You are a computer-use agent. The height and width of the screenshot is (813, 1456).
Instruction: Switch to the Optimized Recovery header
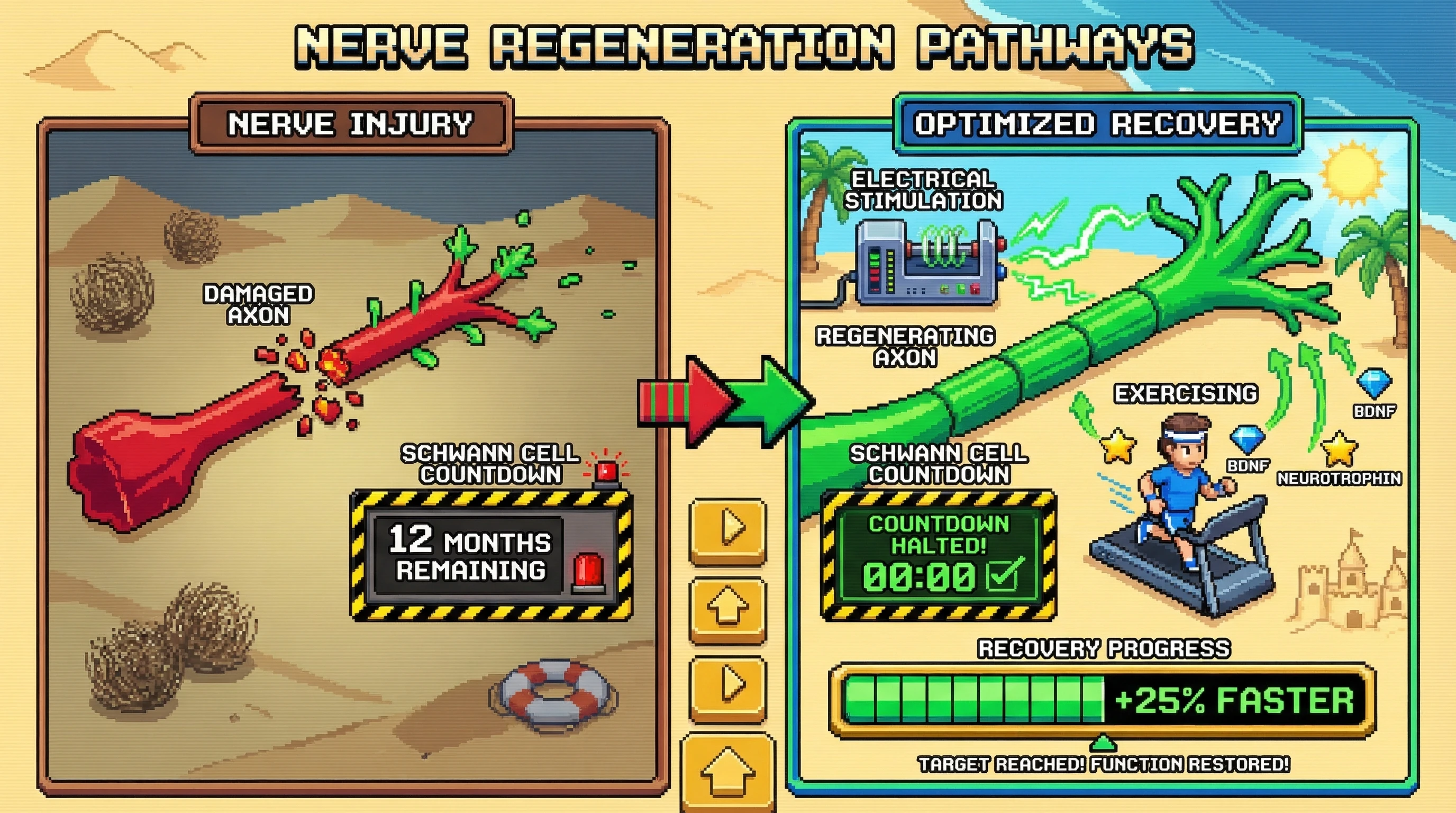click(1097, 124)
